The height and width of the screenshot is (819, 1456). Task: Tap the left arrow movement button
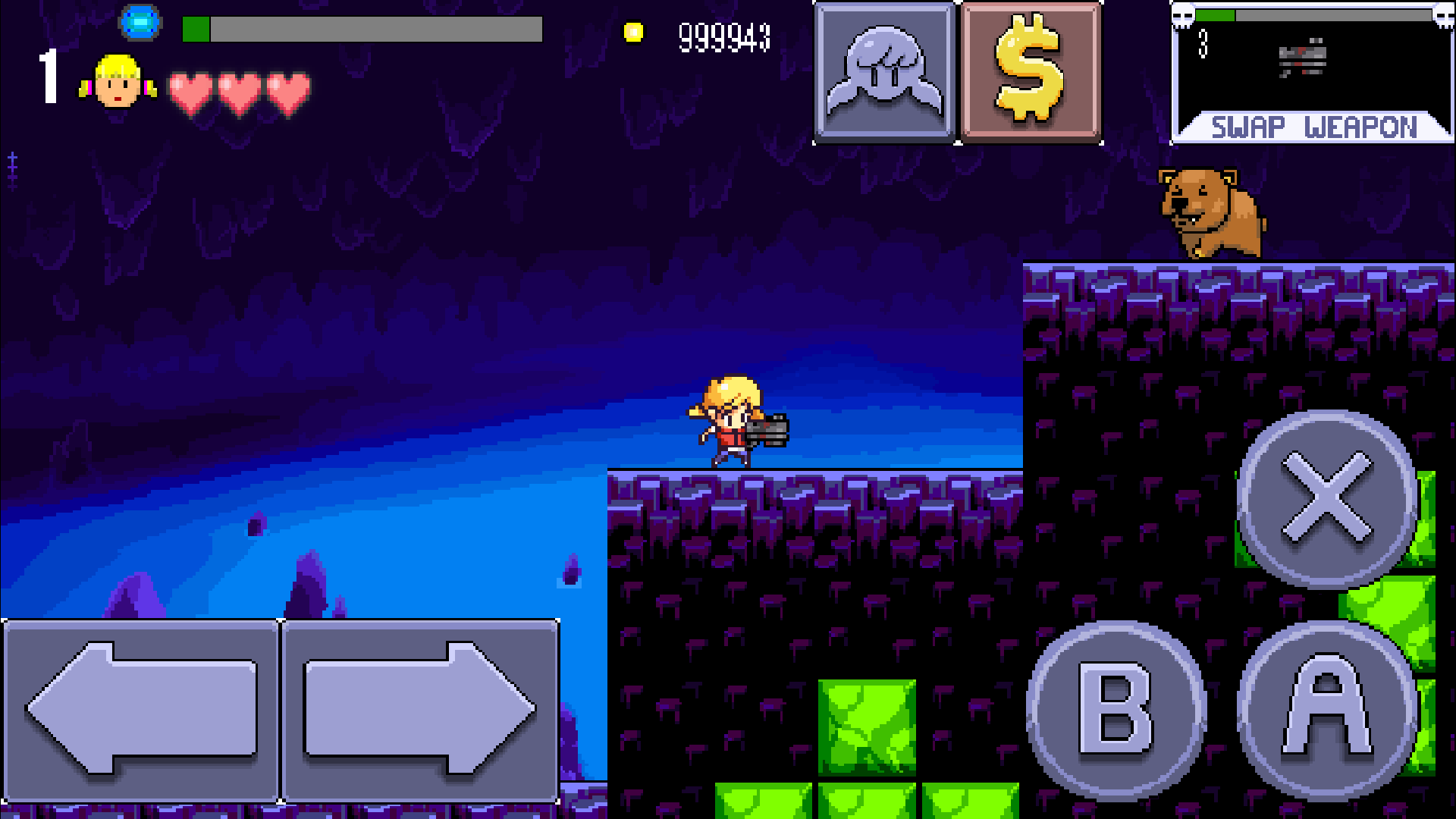tap(141, 710)
